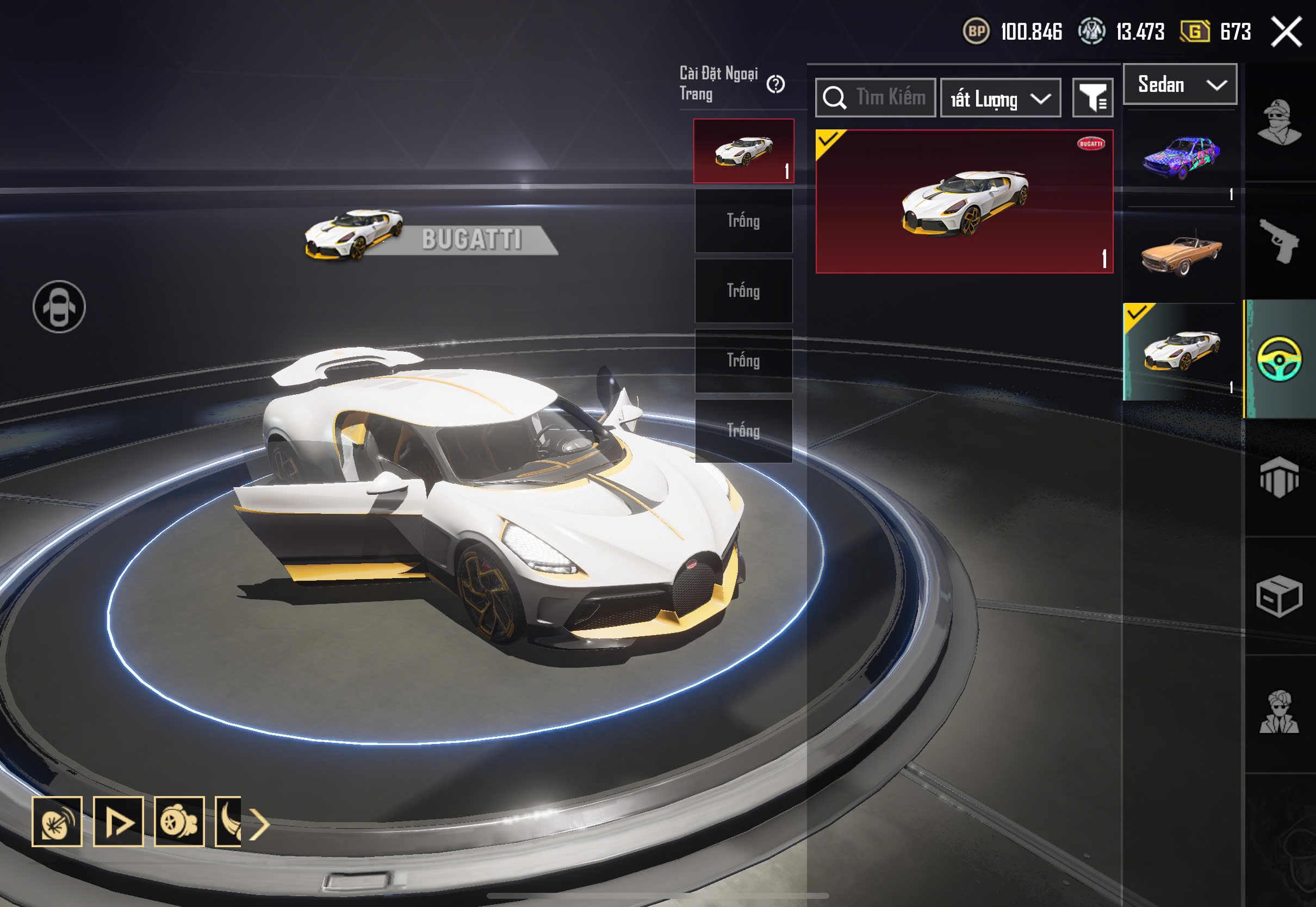Expand more effect icons with arrow

pos(260,824)
